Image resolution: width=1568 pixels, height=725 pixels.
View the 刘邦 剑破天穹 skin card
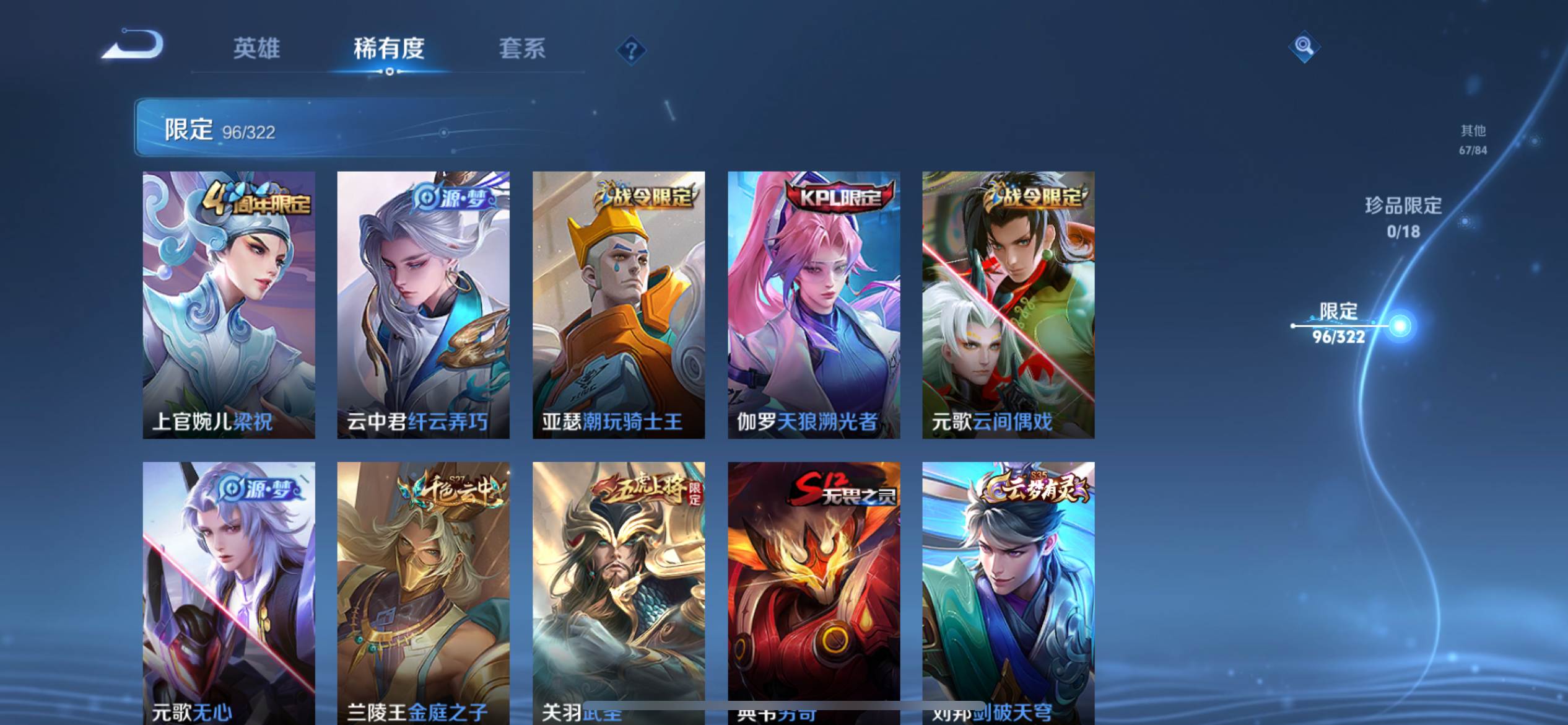coord(1008,589)
